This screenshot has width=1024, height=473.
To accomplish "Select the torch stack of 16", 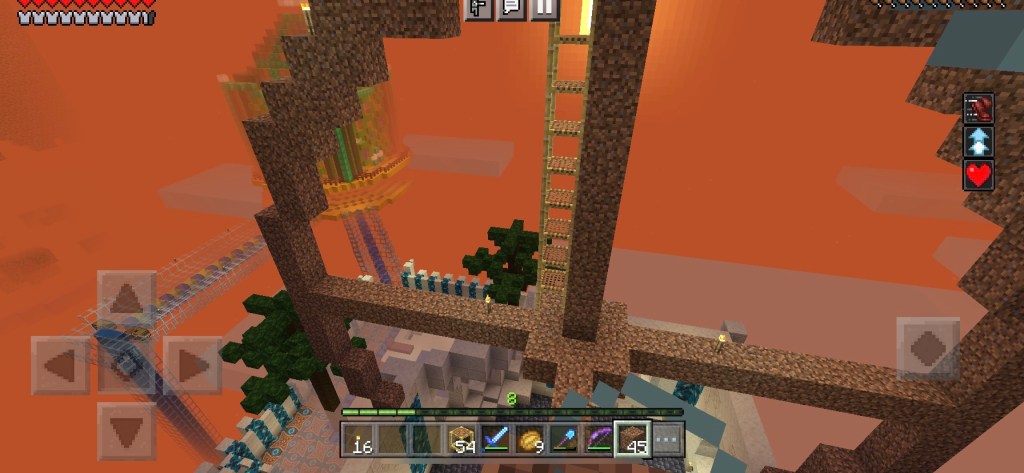I will point(359,438).
